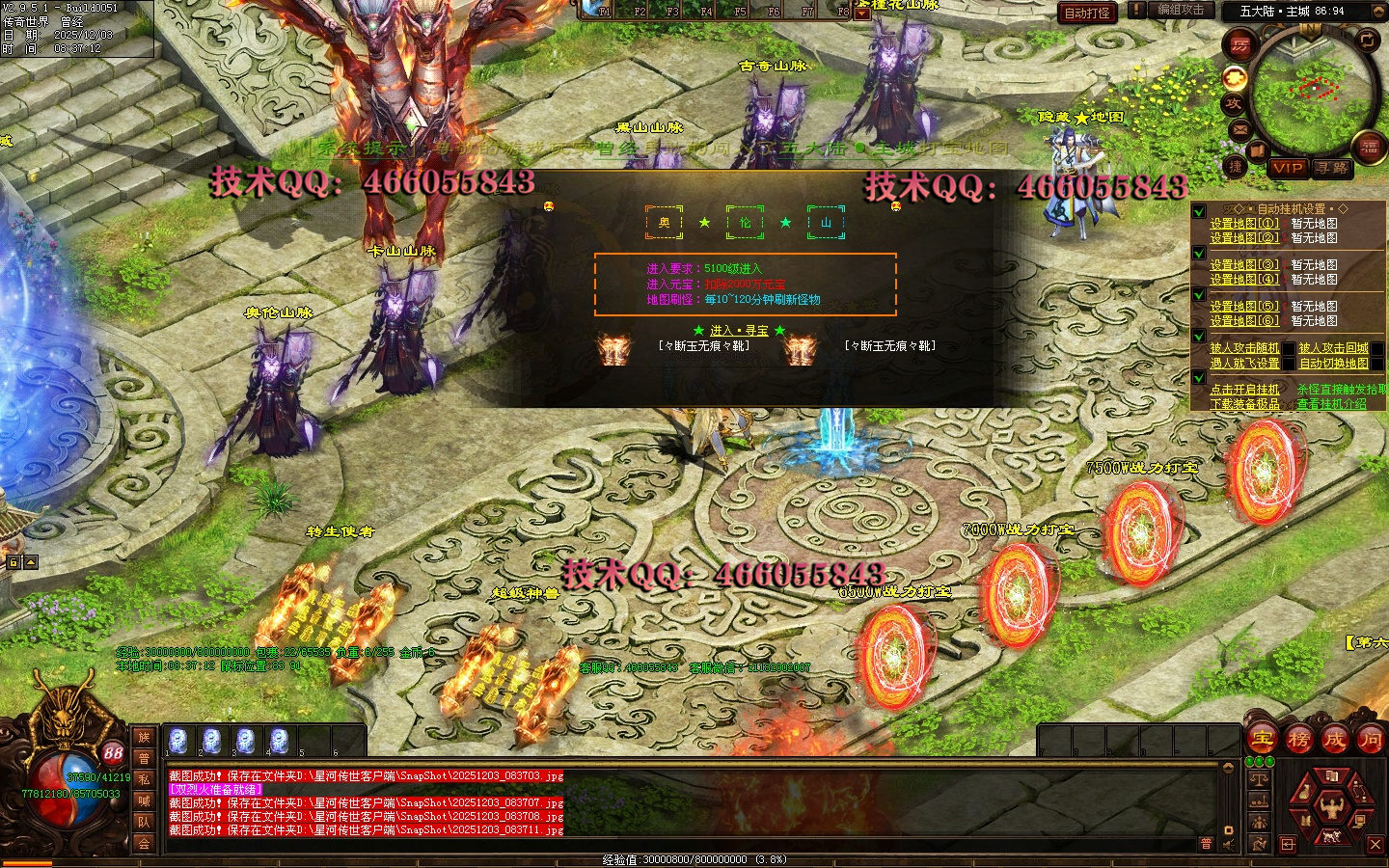This screenshot has width=1389, height=868.
Task: Start auto-farming via 点击开启挂机
Action: pyautogui.click(x=1244, y=390)
